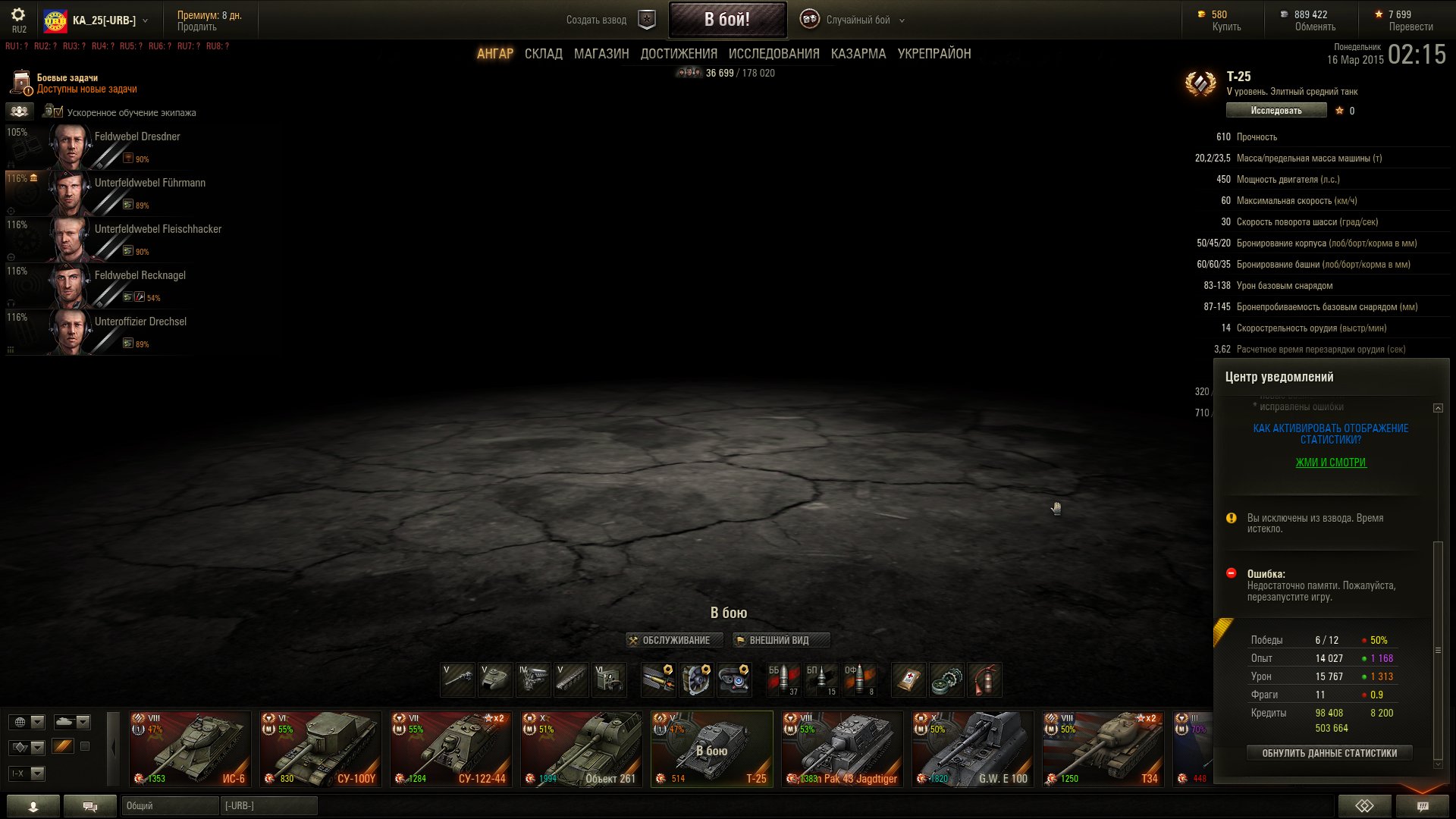Go to the ДОСТИЖЕНИЯ tab

click(x=678, y=54)
